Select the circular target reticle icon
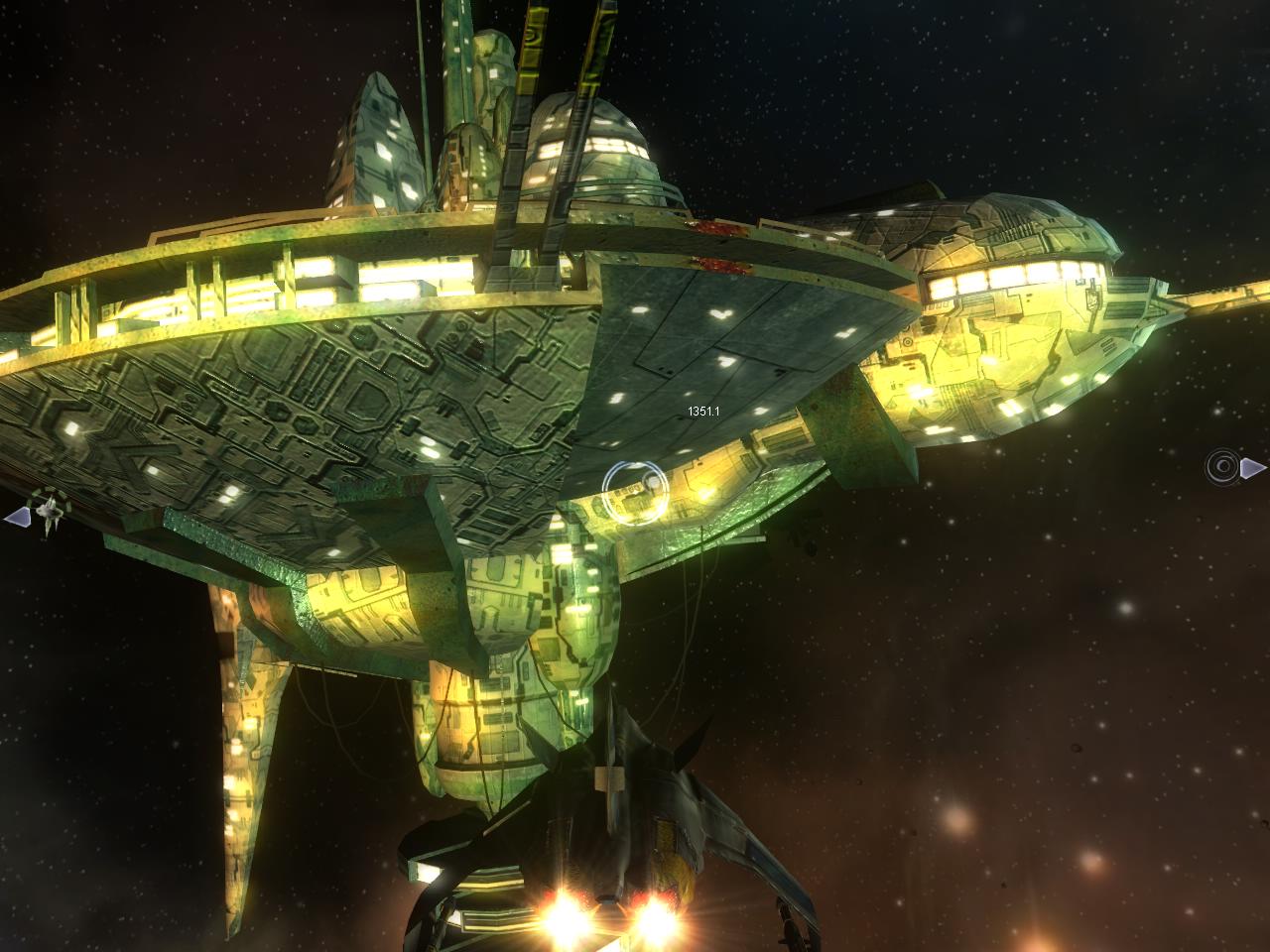Image resolution: width=1270 pixels, height=952 pixels. point(635,493)
